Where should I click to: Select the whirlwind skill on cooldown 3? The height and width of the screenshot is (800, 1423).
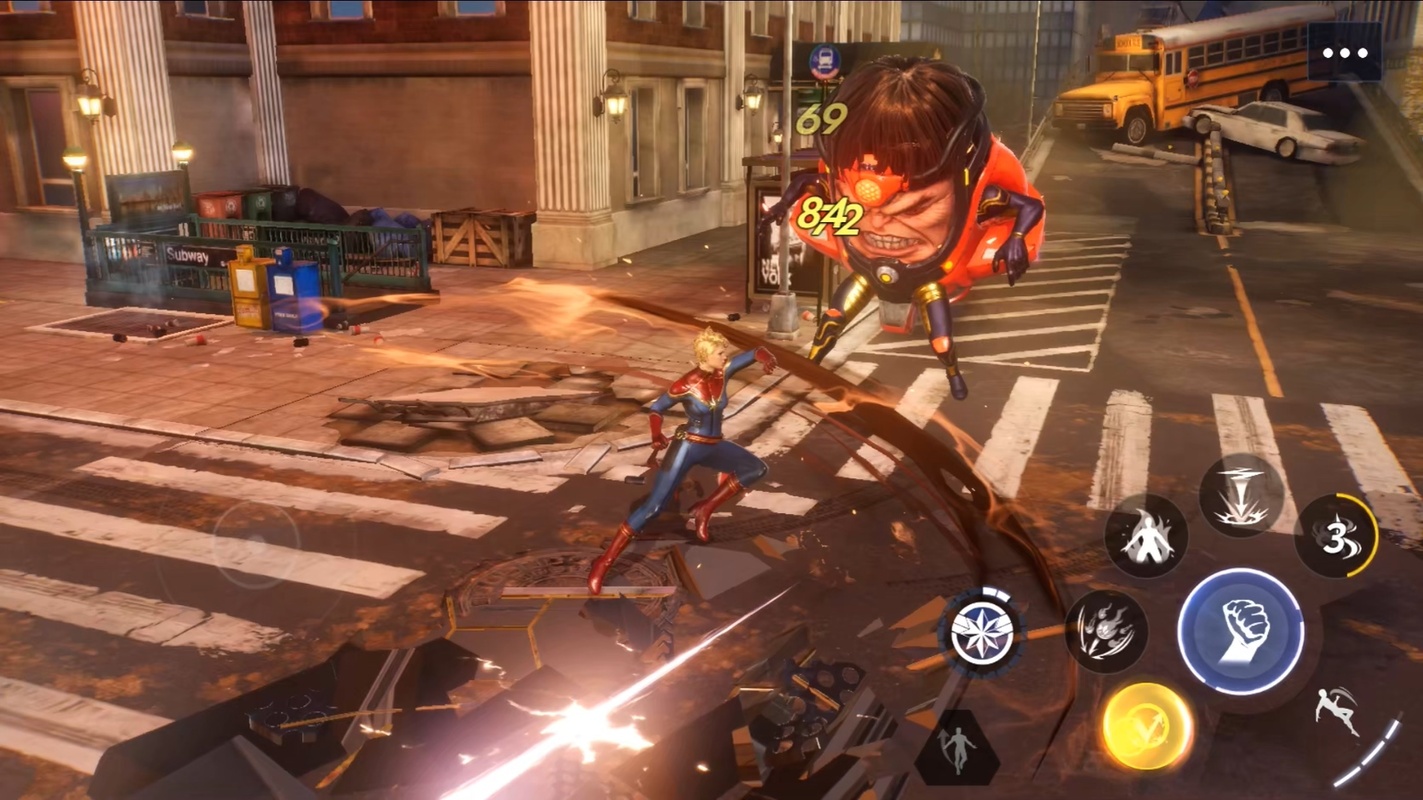tap(1336, 536)
